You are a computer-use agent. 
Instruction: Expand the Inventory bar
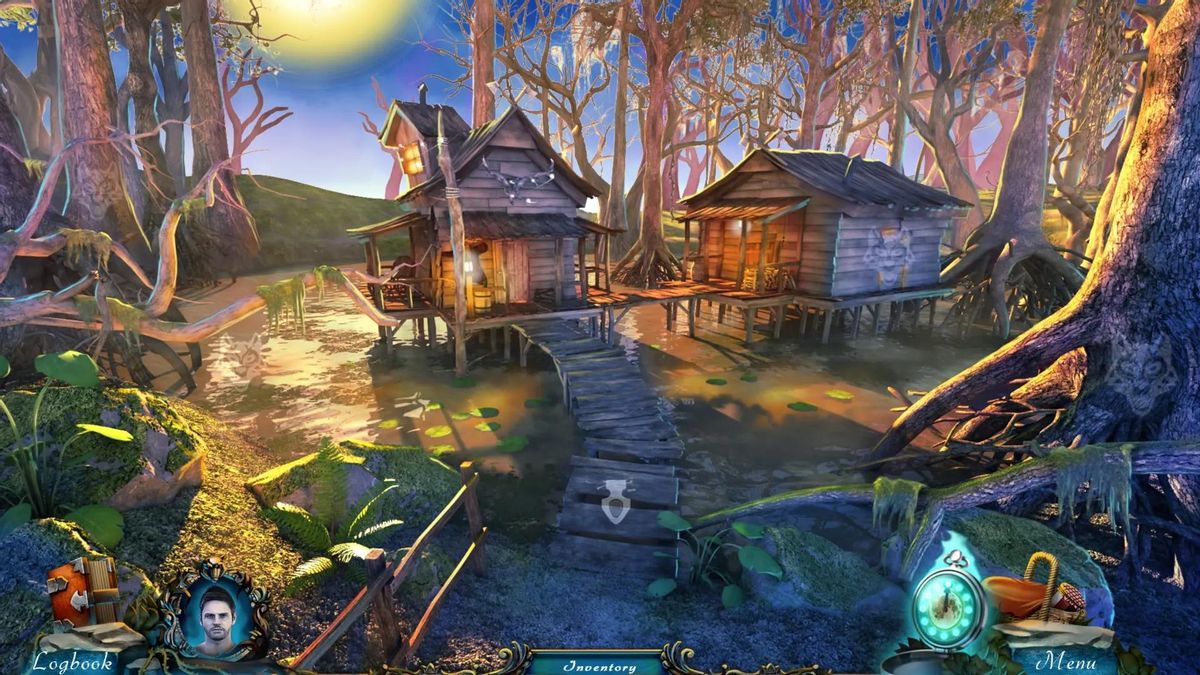pyautogui.click(x=599, y=665)
